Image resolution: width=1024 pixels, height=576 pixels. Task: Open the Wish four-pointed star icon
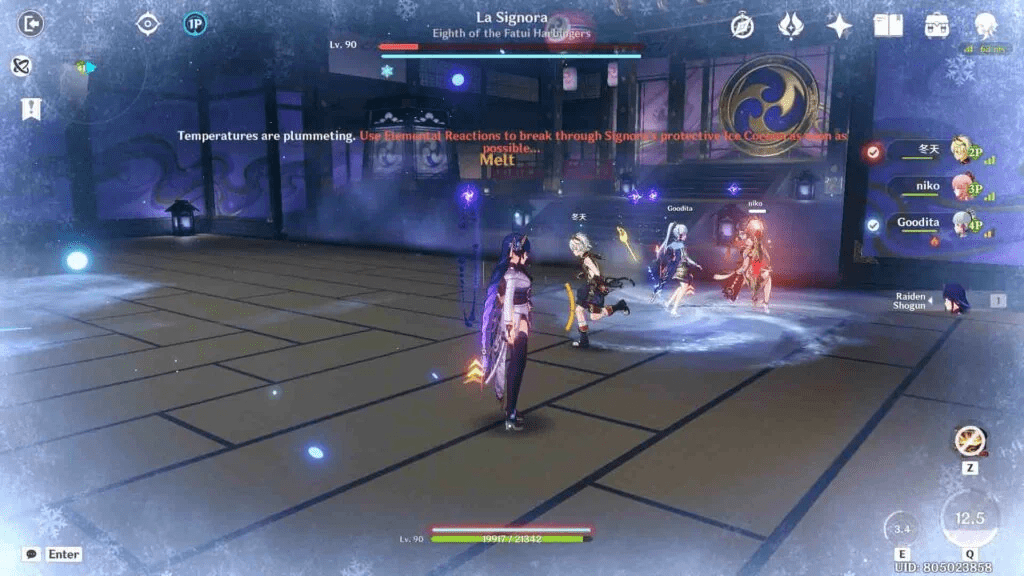tap(839, 25)
